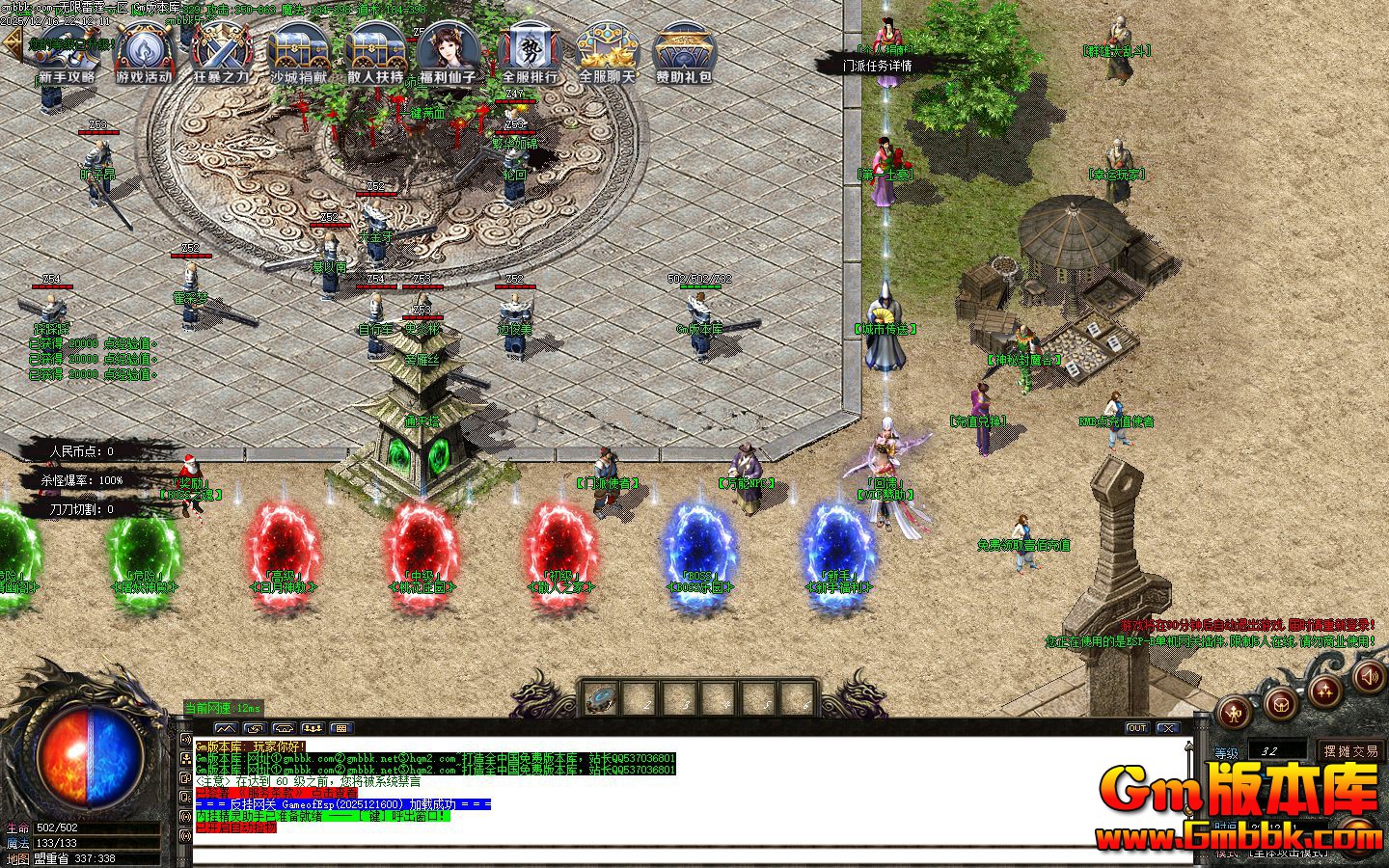Click the OUT button above the chat
Image resolution: width=1389 pixels, height=868 pixels.
click(1137, 728)
